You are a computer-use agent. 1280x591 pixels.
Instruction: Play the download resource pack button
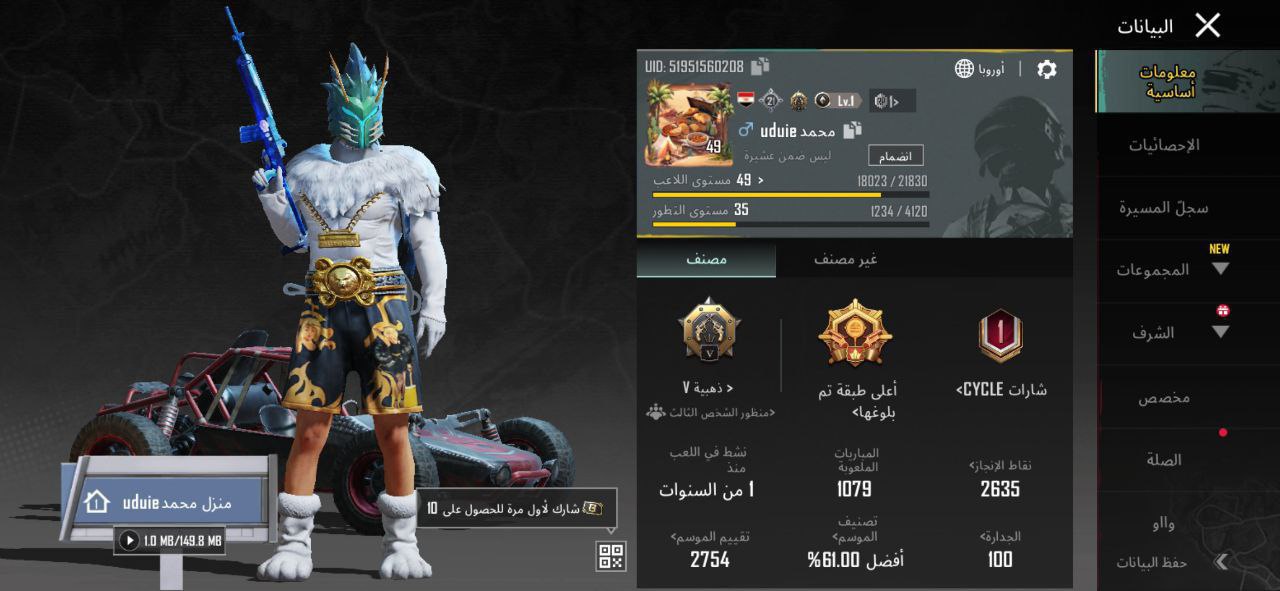coord(129,541)
